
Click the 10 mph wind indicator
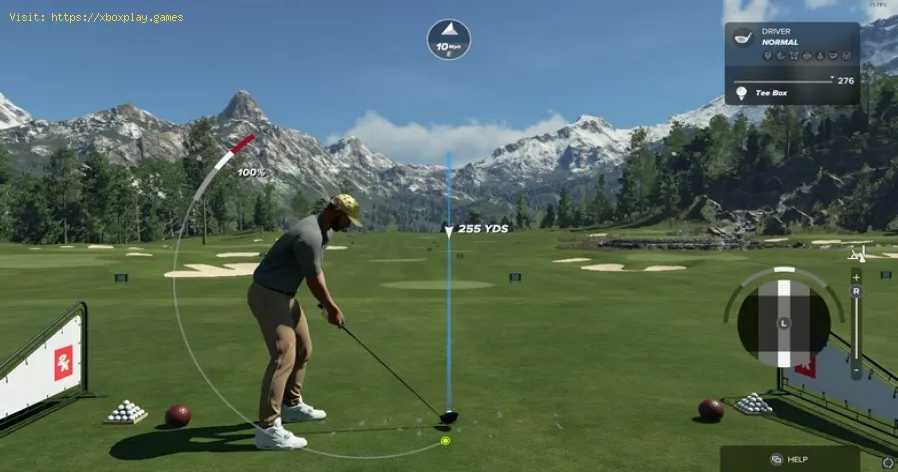448,39
